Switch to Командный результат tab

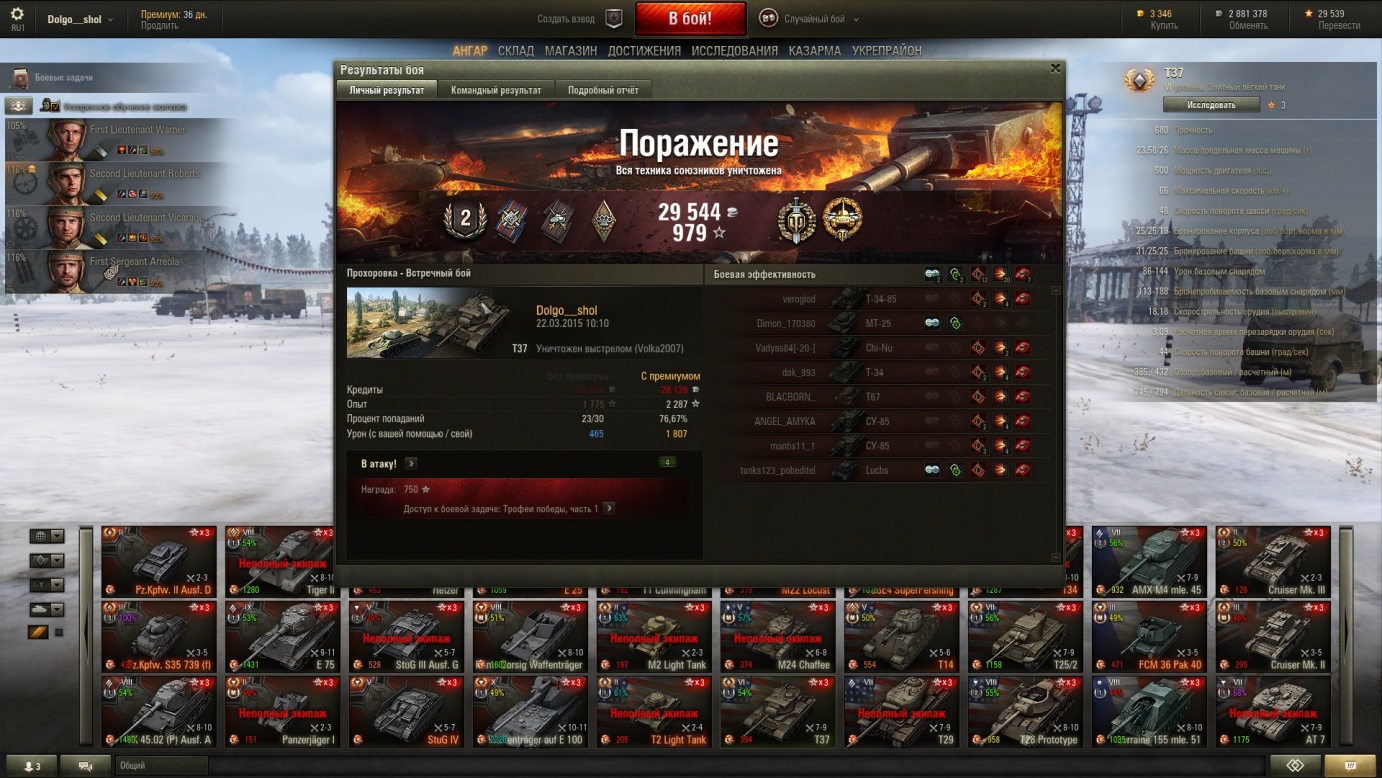496,90
